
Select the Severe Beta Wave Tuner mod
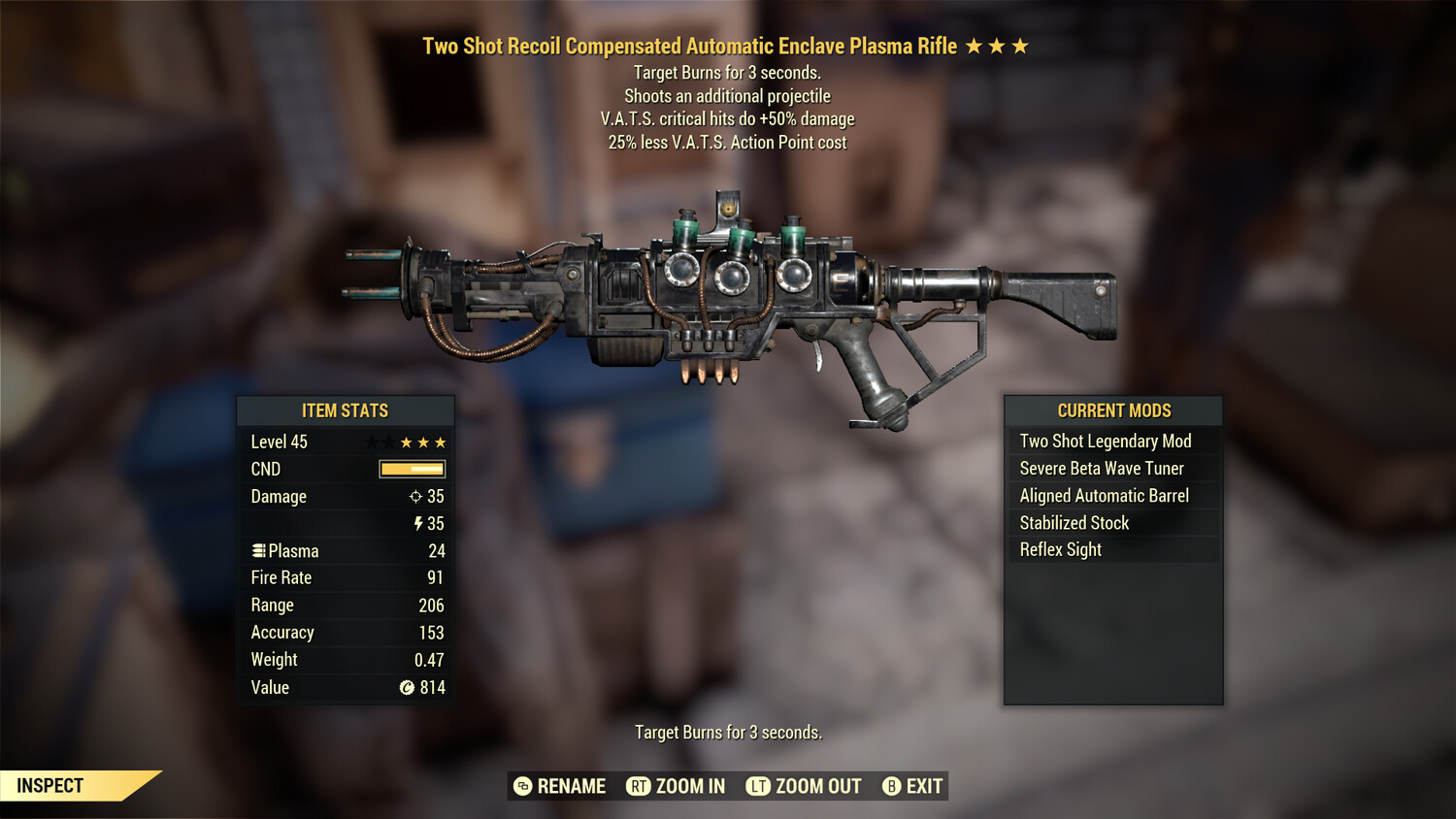point(1101,468)
